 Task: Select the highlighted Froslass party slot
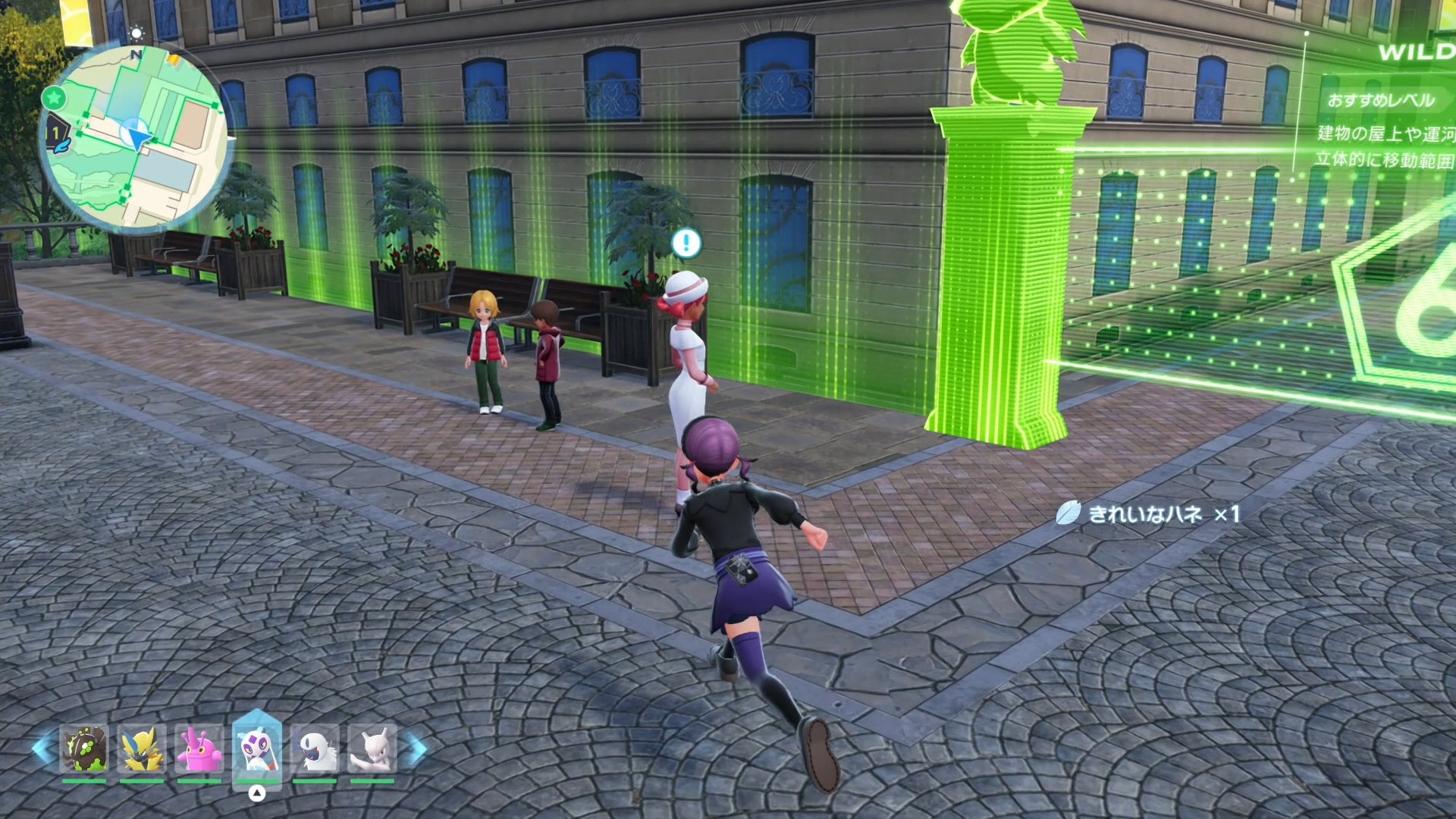click(x=256, y=748)
